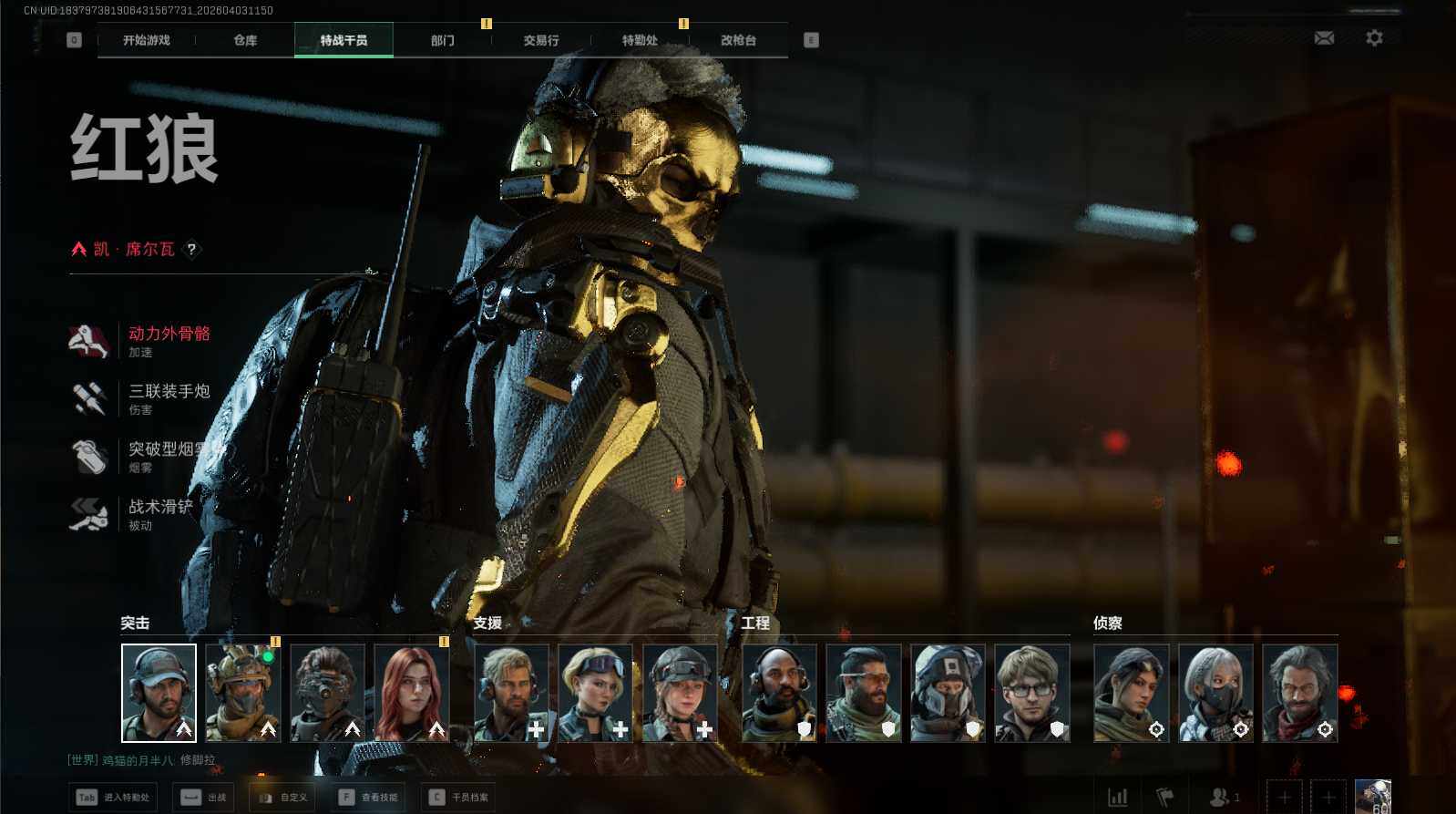The height and width of the screenshot is (814, 1456).
Task: Switch to the 改枪台 tab
Action: point(738,40)
